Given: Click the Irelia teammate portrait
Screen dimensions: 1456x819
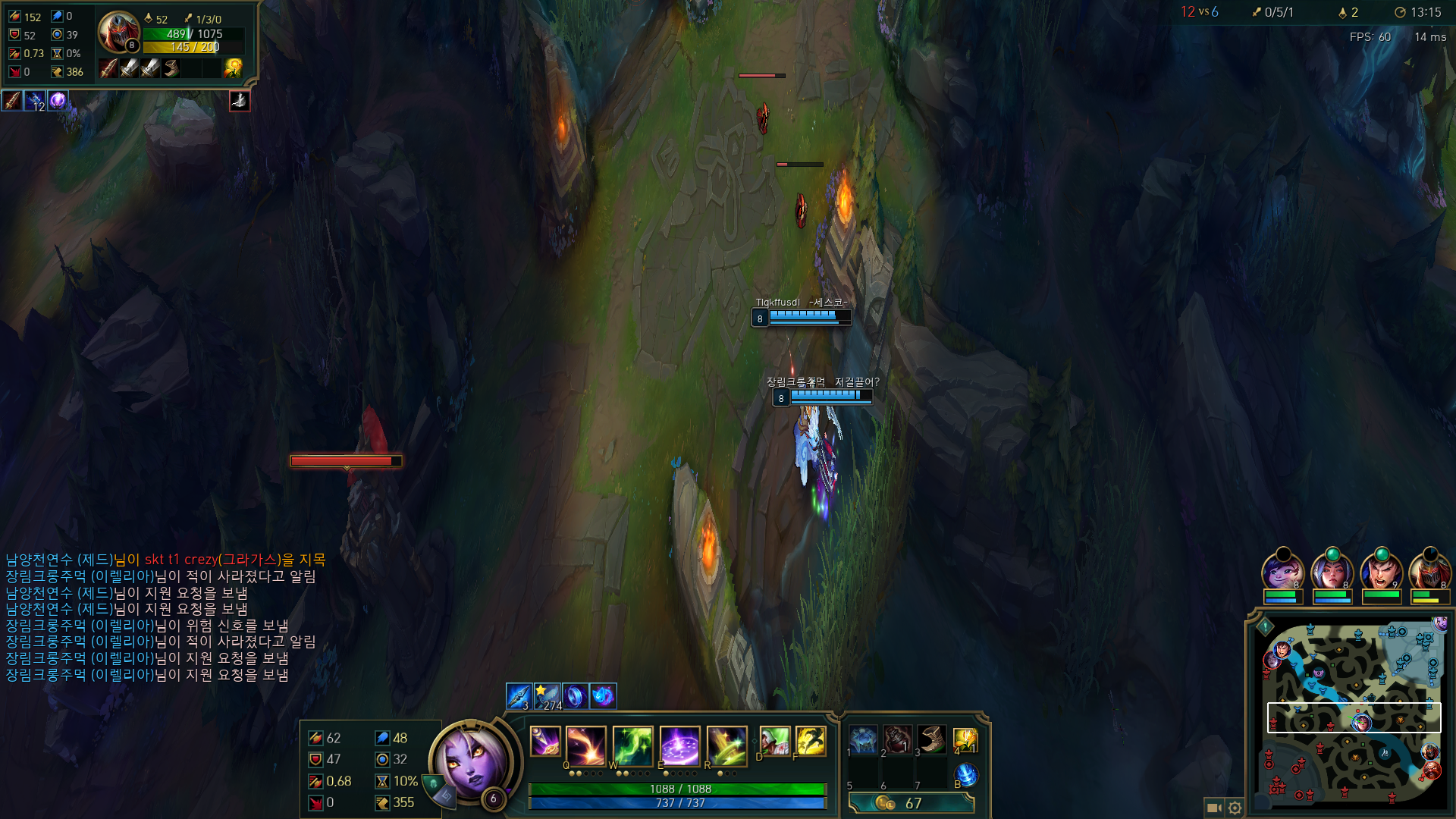Looking at the screenshot, I should point(1332,570).
